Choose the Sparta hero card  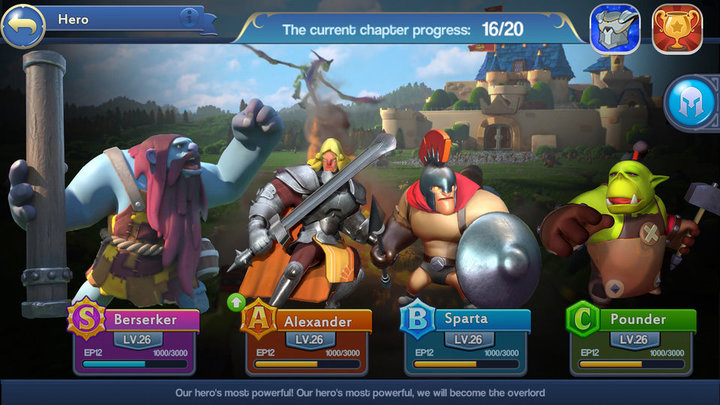click(x=467, y=340)
